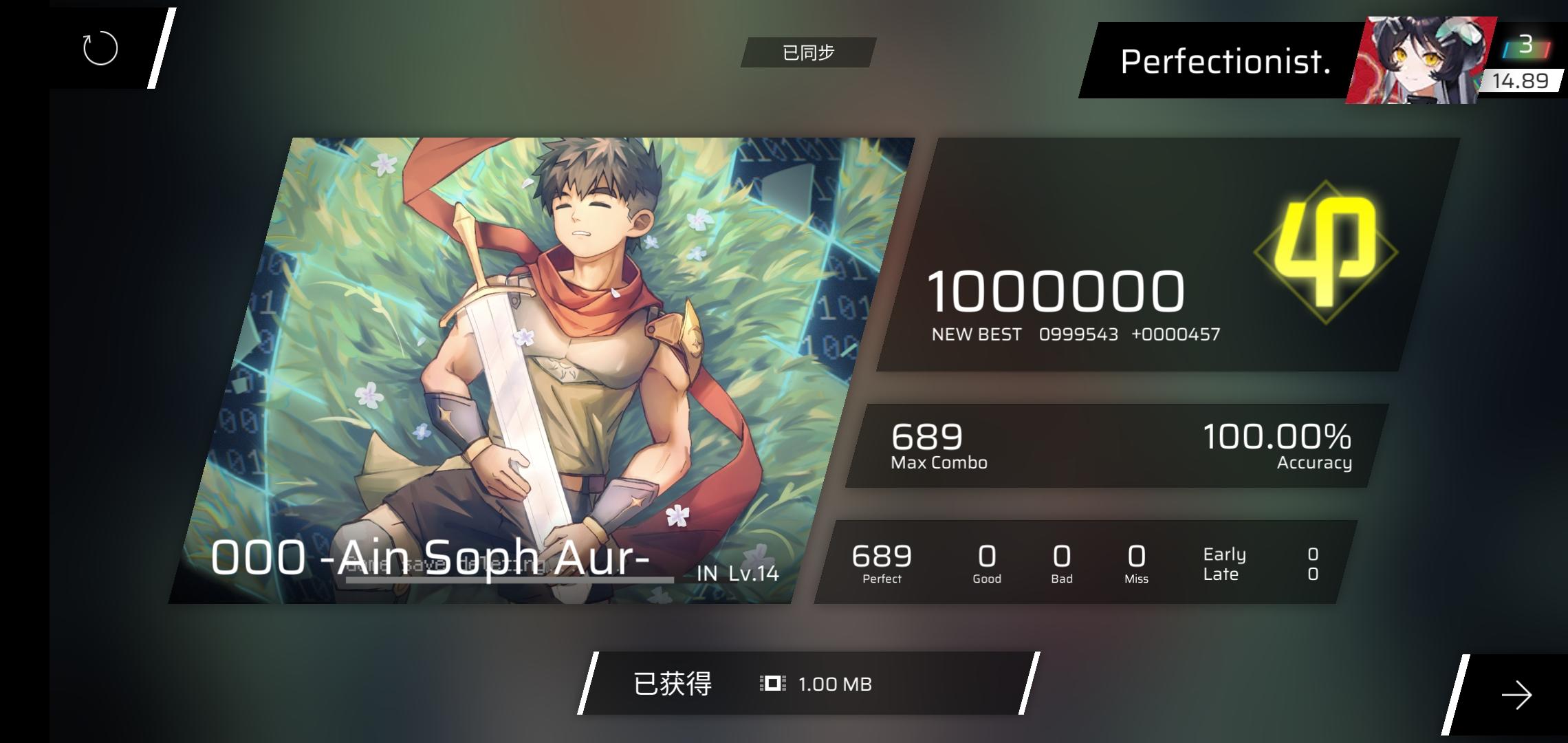Click the 已同步 sync status badge

point(809,52)
